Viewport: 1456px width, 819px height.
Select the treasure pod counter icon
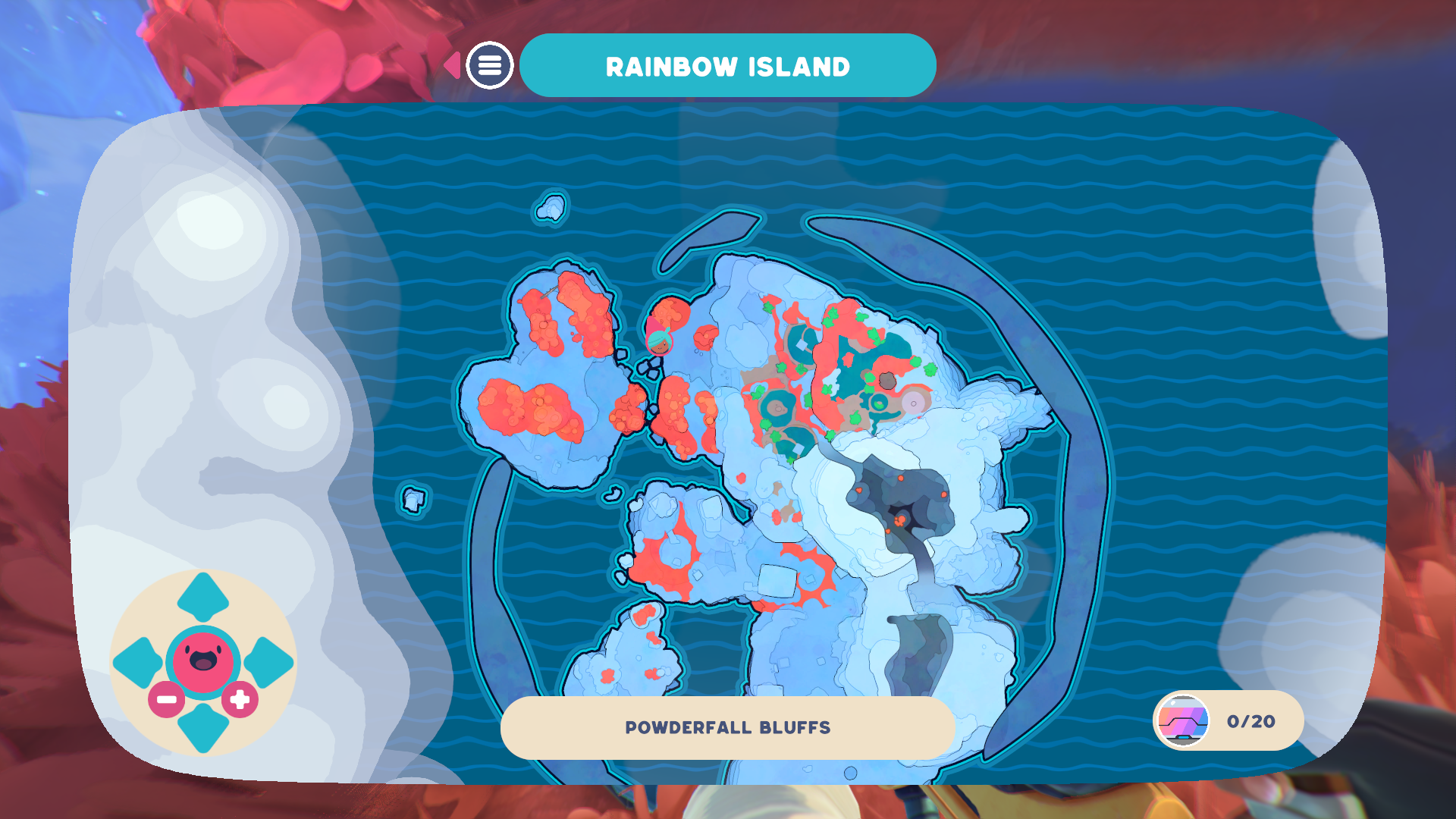pyautogui.click(x=1181, y=720)
